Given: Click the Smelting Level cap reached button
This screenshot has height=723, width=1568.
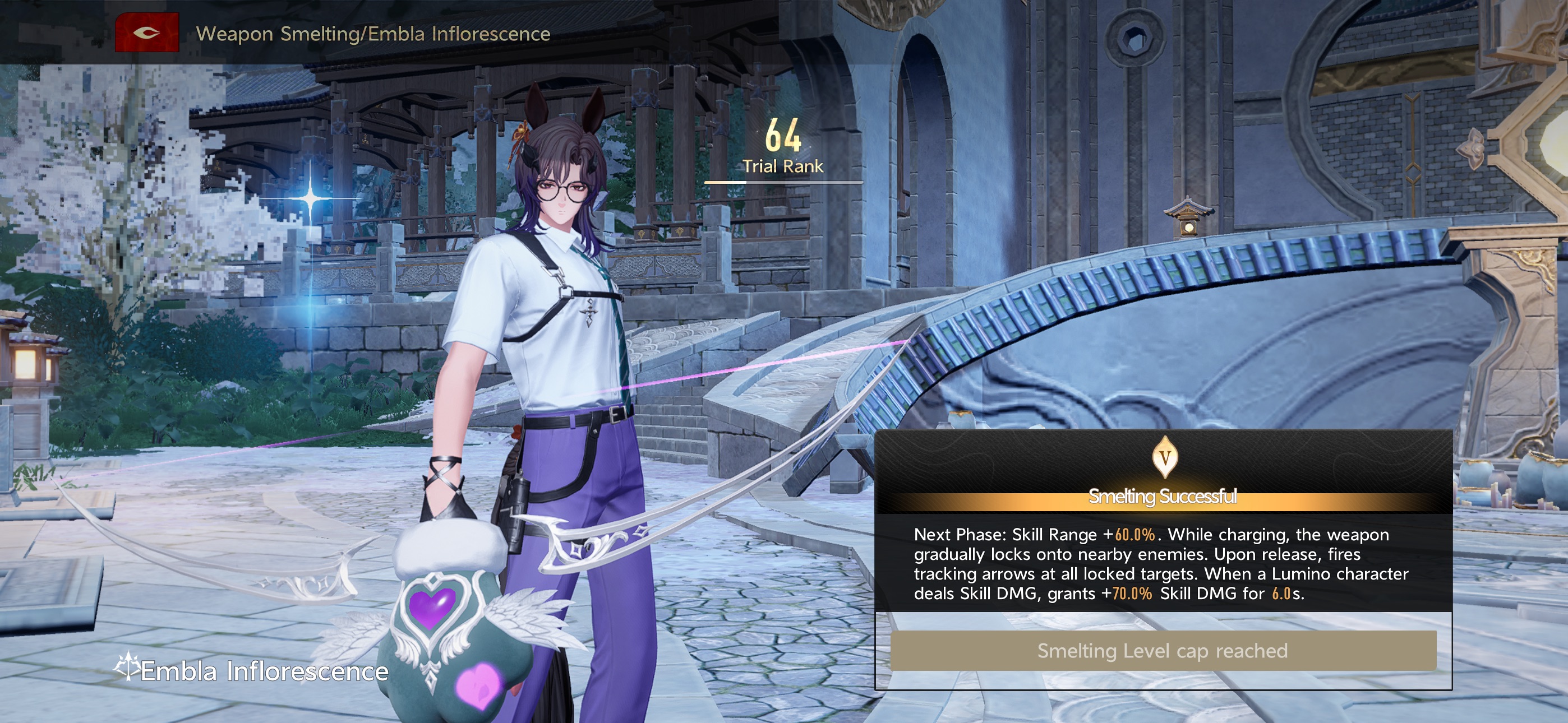Looking at the screenshot, I should click(x=1163, y=651).
